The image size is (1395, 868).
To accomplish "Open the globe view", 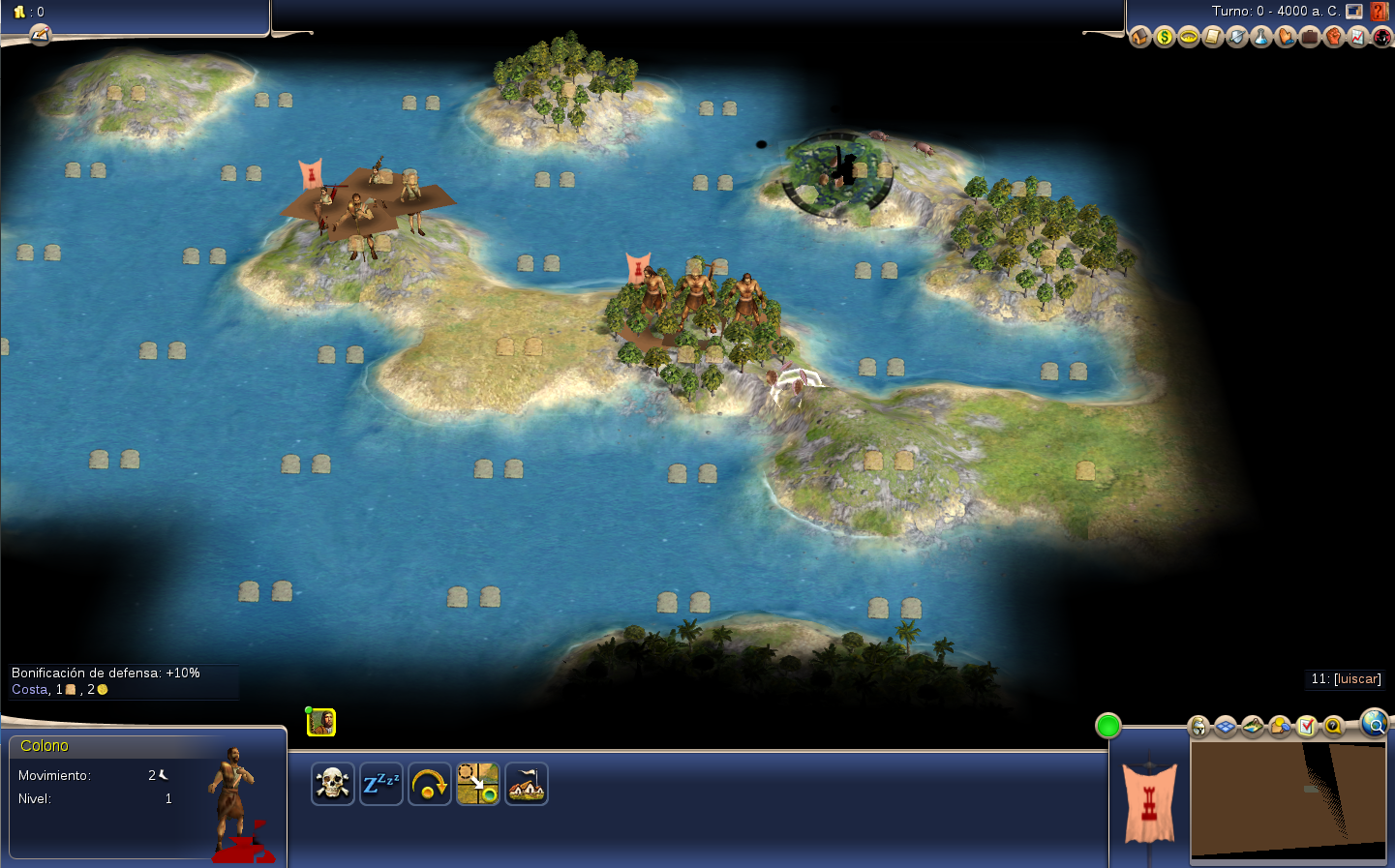I will [1374, 722].
